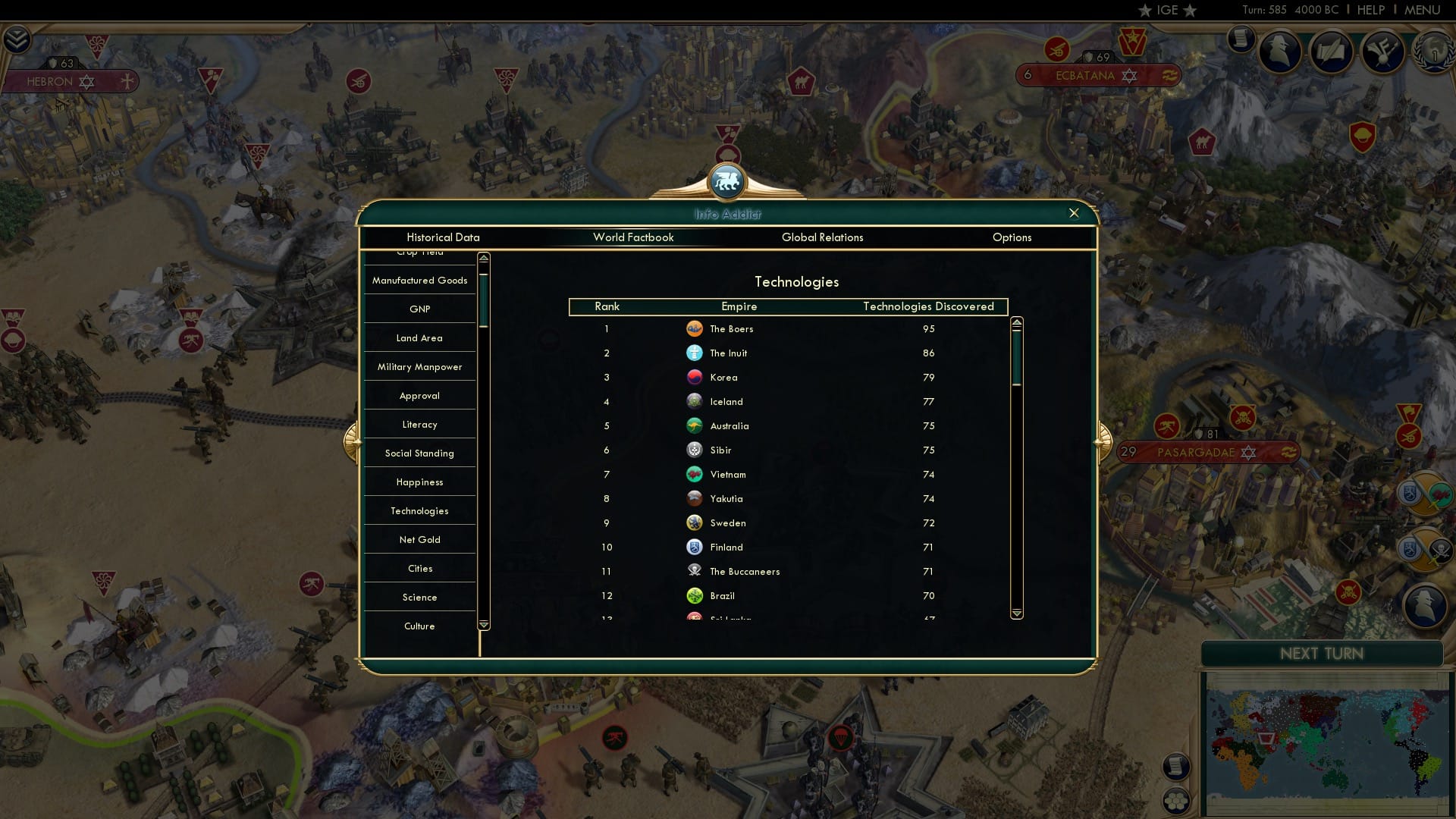Open the notification log scroll icon
This screenshot has width=1456, height=819.
pyautogui.click(x=1241, y=40)
